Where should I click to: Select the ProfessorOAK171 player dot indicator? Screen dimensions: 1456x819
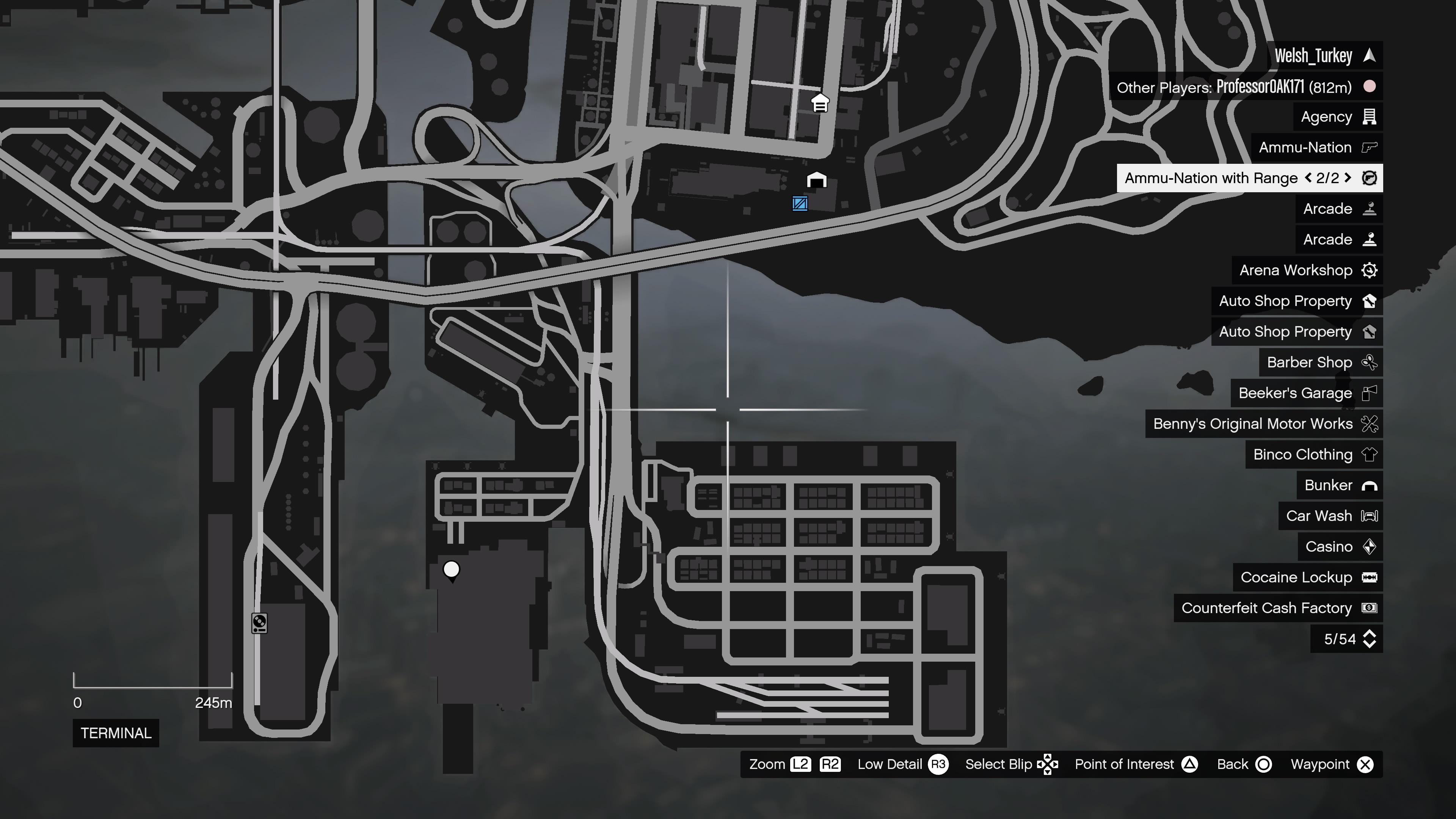pyautogui.click(x=1370, y=87)
